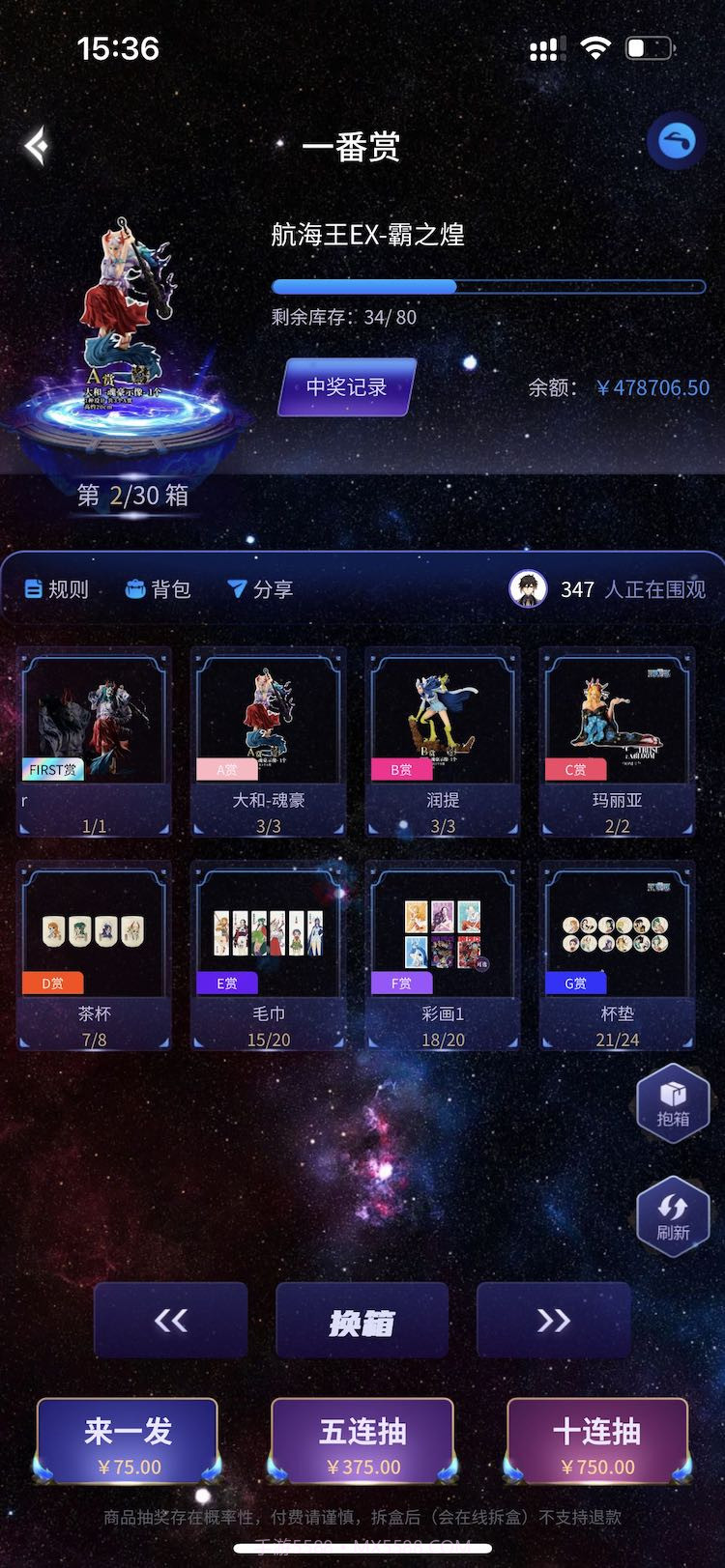
Task: Tap the blue round icon top-right
Action: (676, 142)
